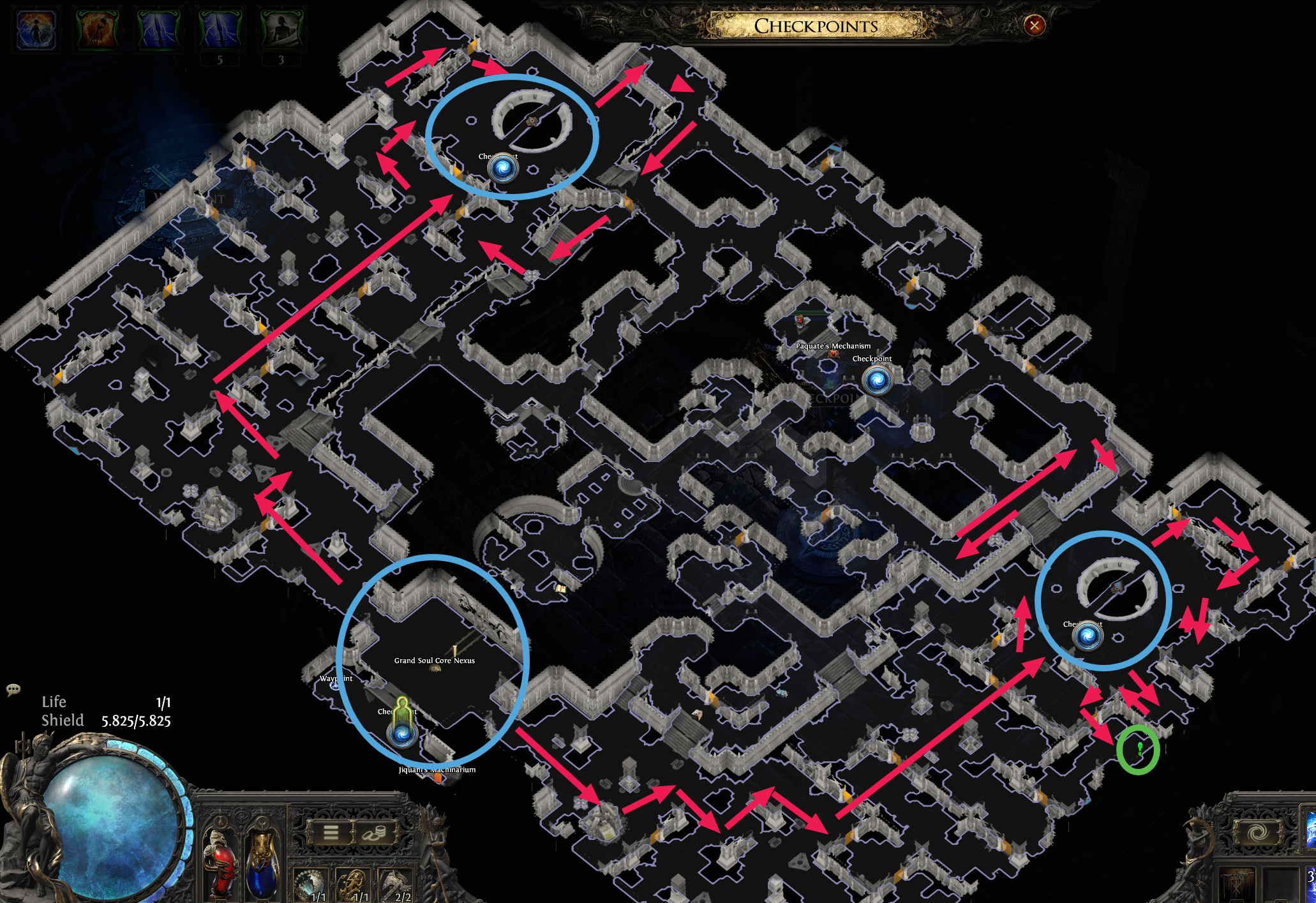Screen dimensions: 1316x903
Task: Click the flame staff skill gem icon
Action: click(x=96, y=28)
